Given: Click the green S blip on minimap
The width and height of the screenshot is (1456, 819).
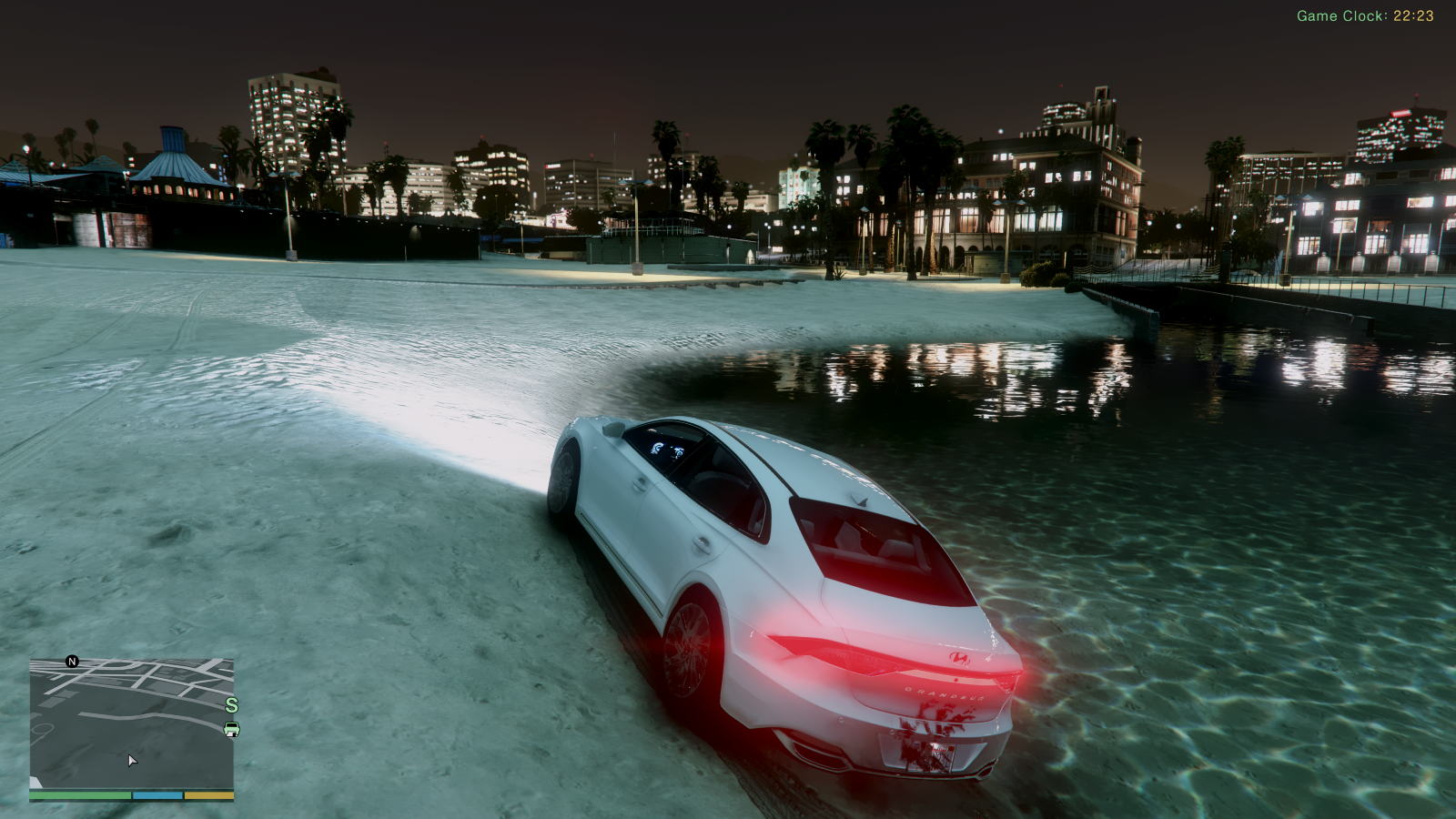Looking at the screenshot, I should 231,705.
